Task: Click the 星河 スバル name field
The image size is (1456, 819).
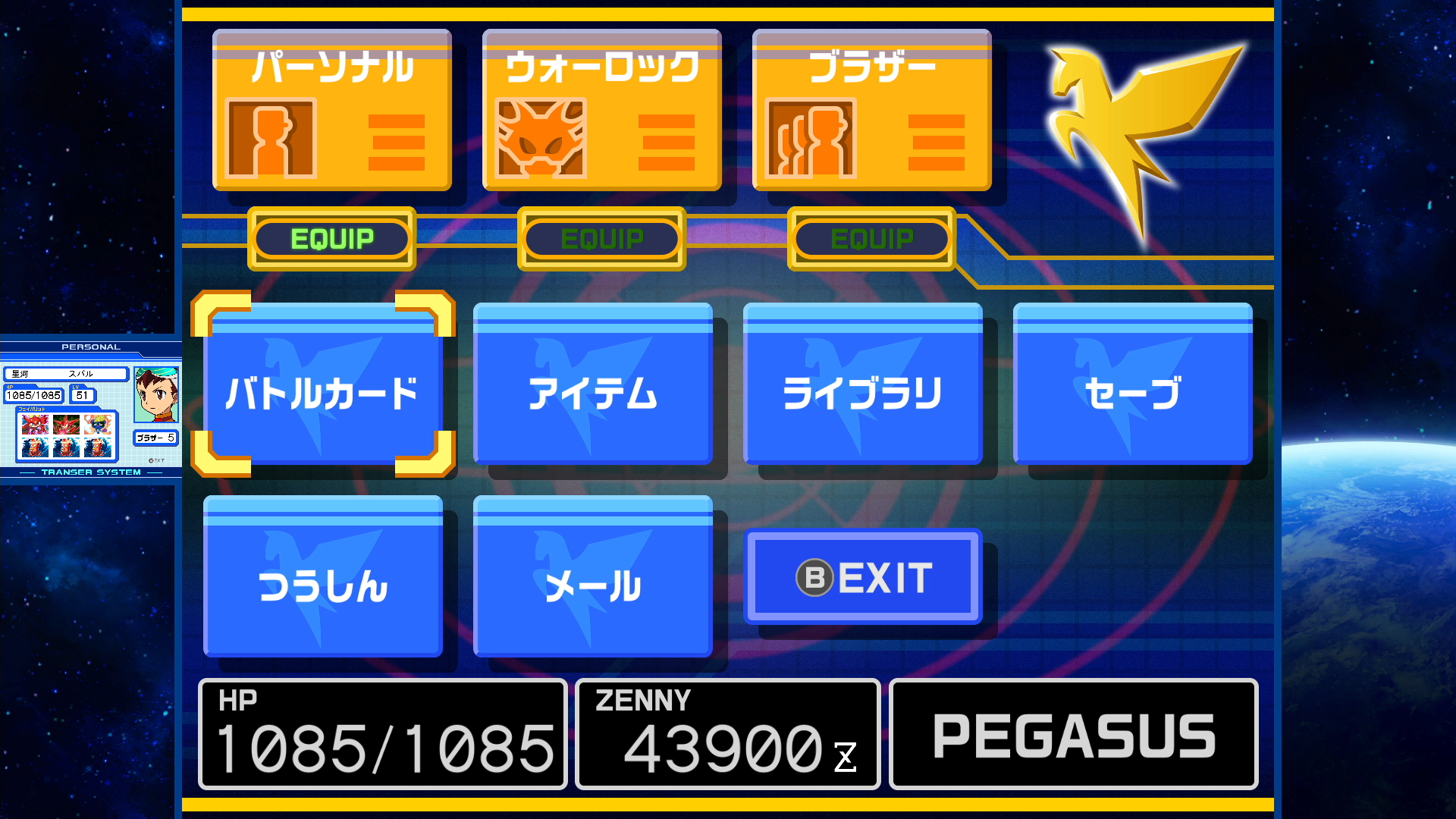Action: click(x=67, y=373)
